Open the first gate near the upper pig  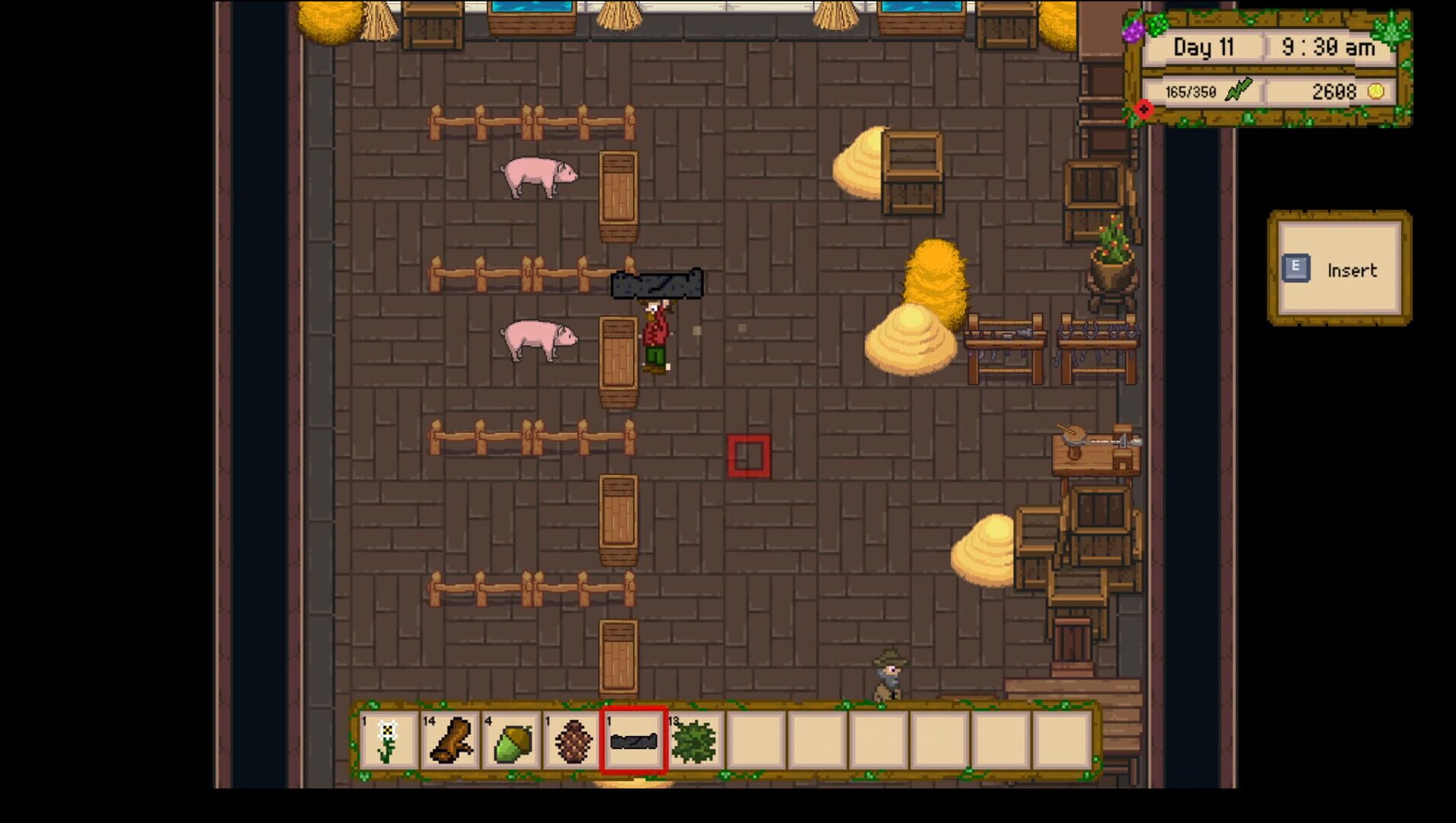tap(618, 193)
